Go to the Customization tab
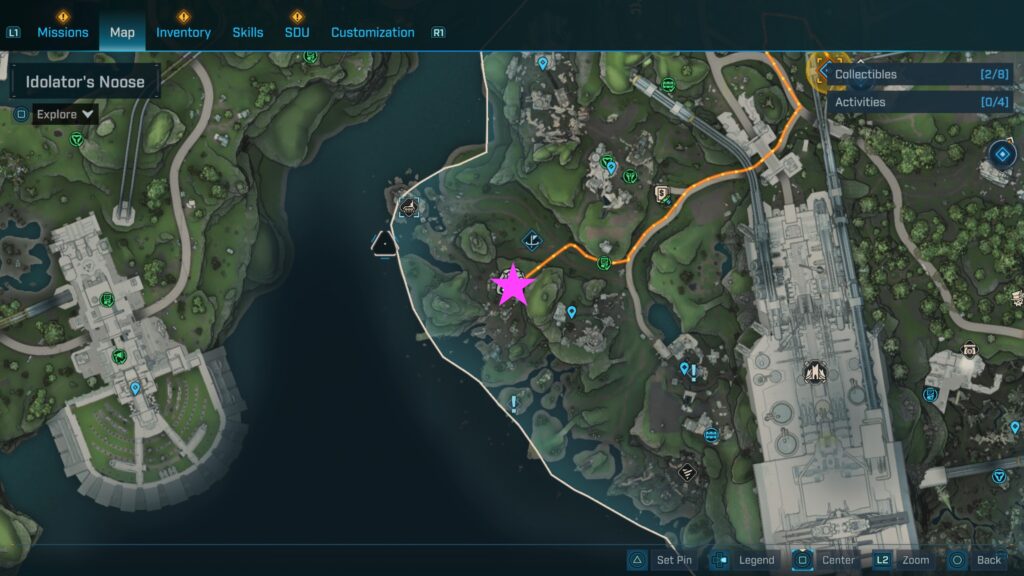Screen dimensions: 1024x576 (x=372, y=32)
